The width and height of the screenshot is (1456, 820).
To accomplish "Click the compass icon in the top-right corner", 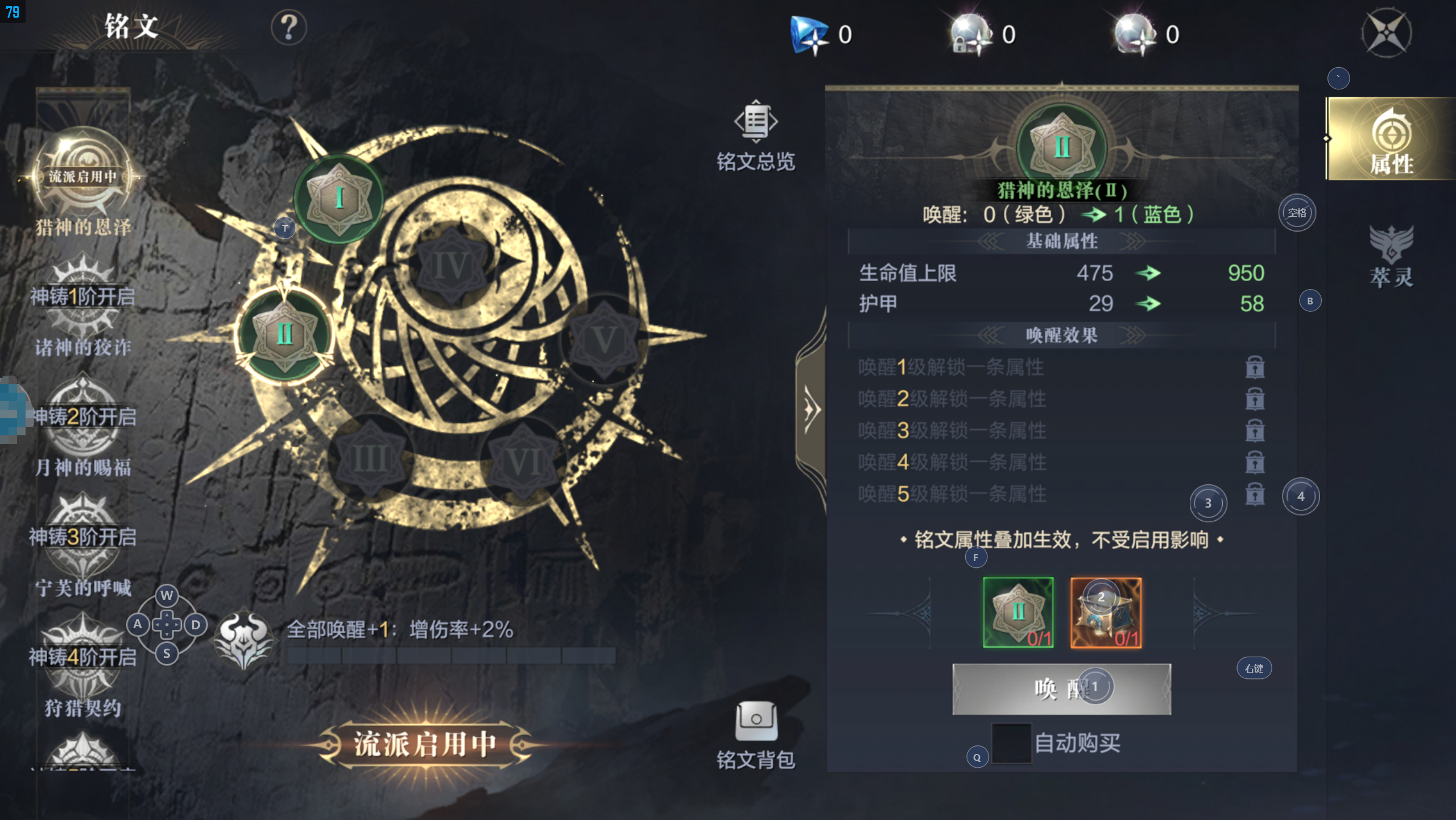I will point(1387,33).
